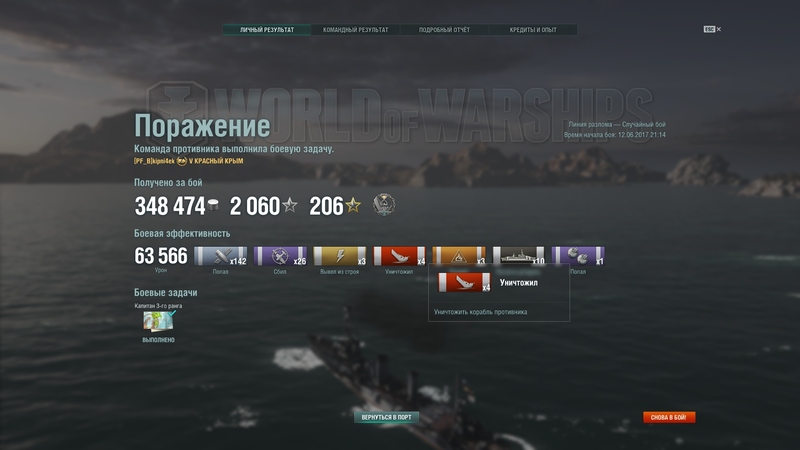Click the achievement medal beside earned experience
Viewport: 800px width, 450px height.
click(384, 205)
